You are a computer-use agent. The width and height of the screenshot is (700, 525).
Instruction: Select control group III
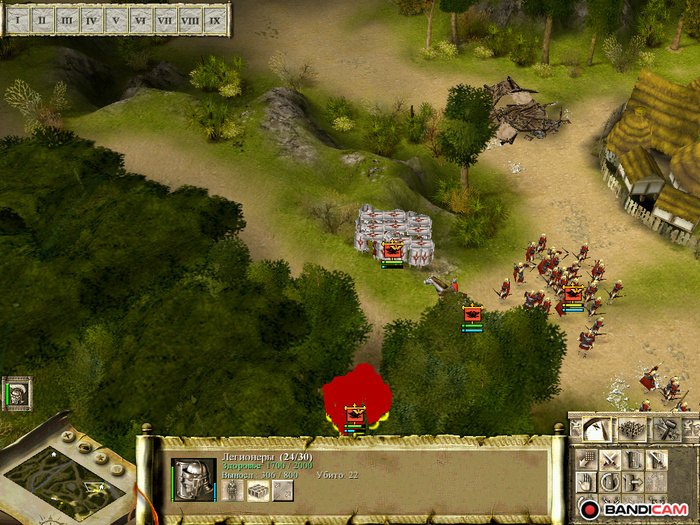pos(67,19)
